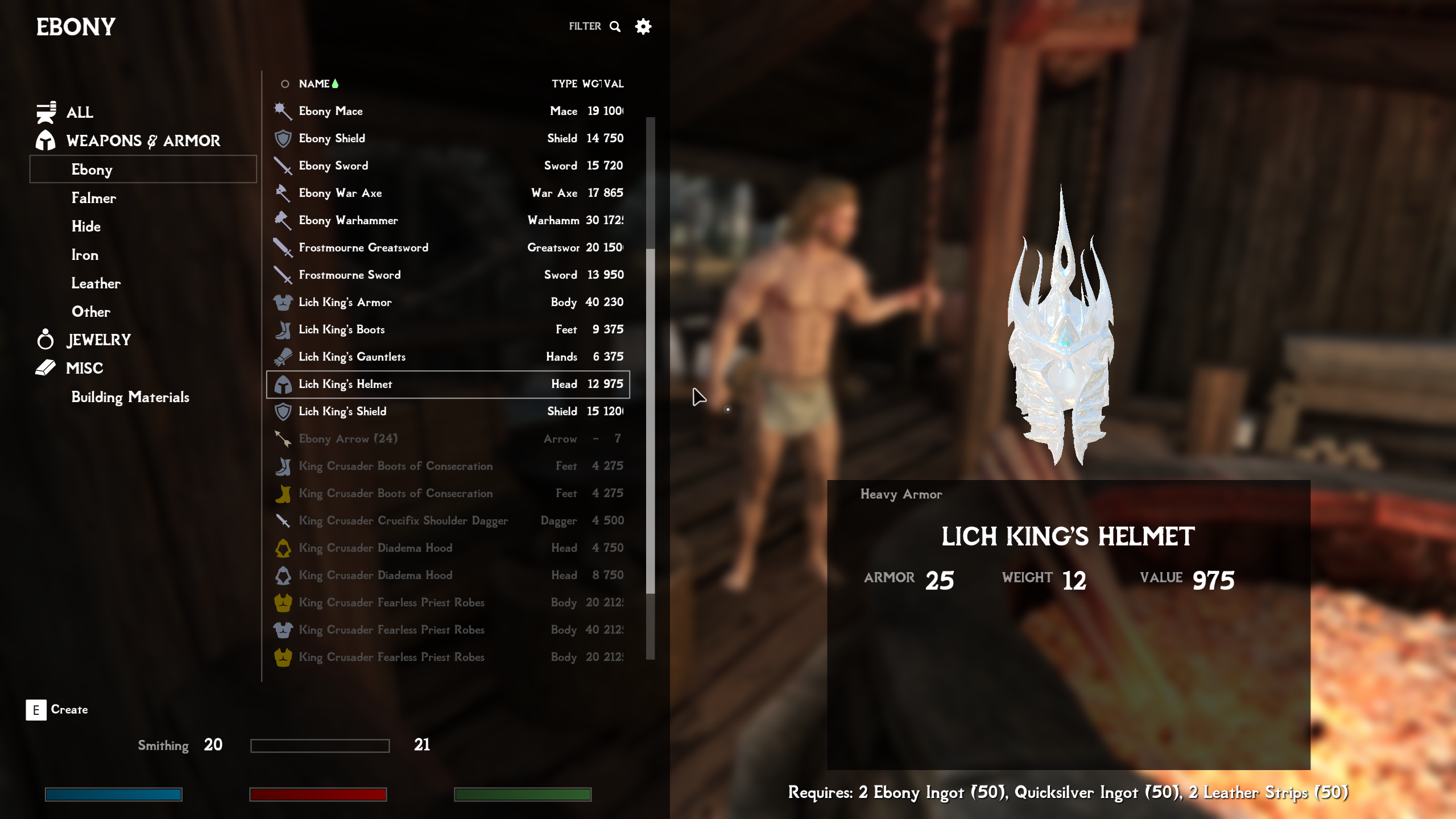The height and width of the screenshot is (819, 1456).
Task: Select Building Materials under MISC
Action: (x=130, y=398)
